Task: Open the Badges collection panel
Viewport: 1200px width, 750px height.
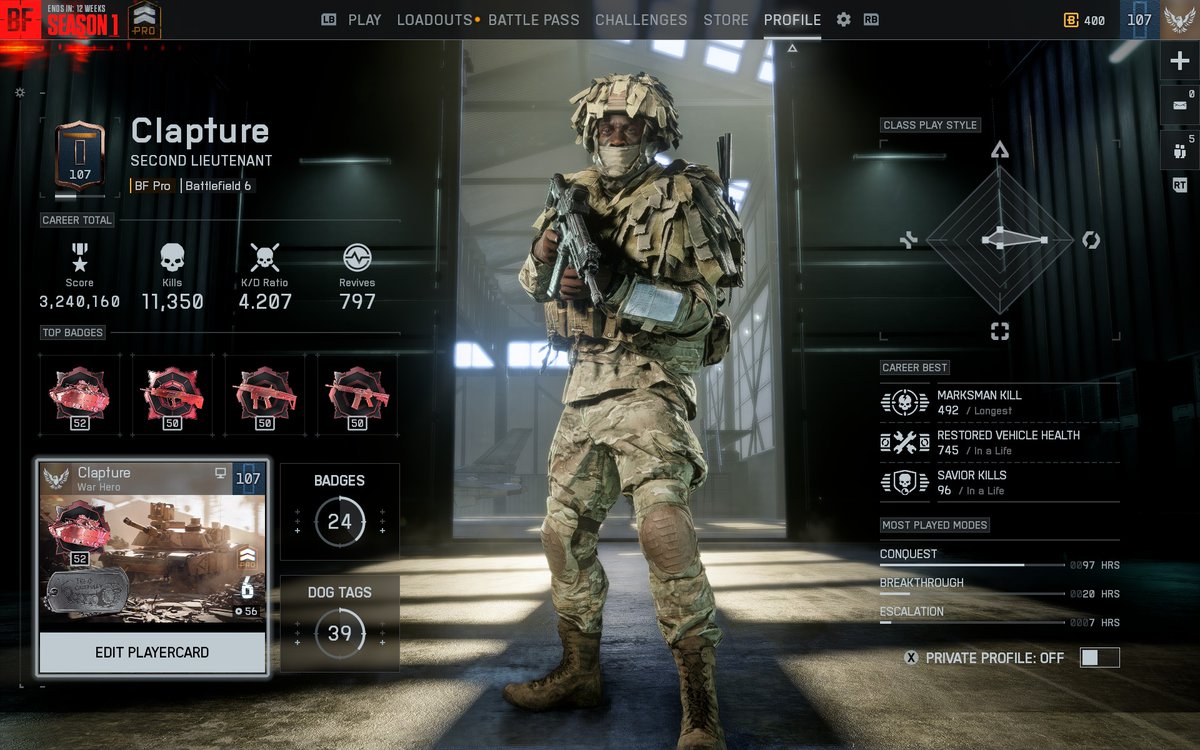Action: coord(339,511)
